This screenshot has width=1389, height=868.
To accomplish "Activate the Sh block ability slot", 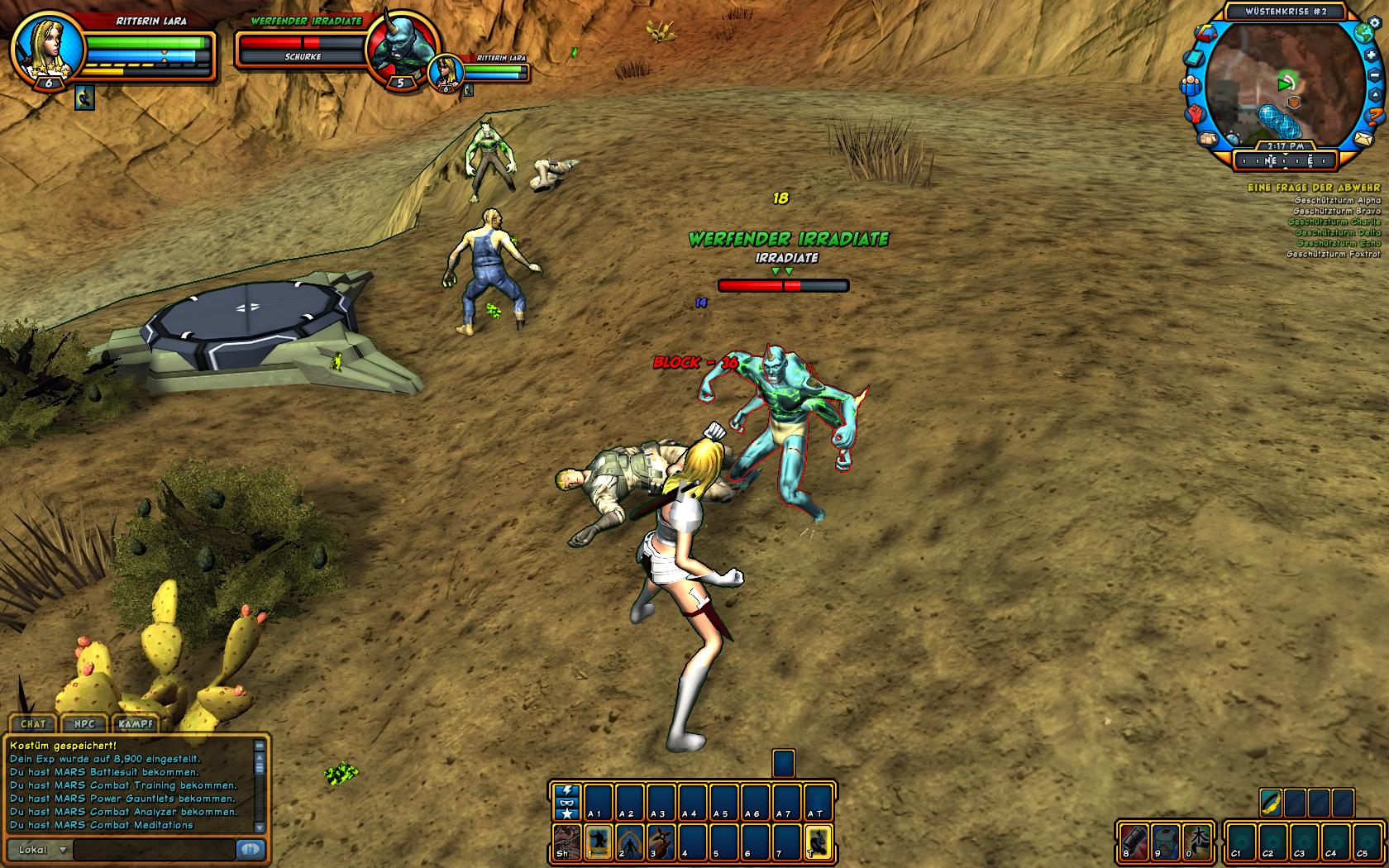I will pos(566,842).
